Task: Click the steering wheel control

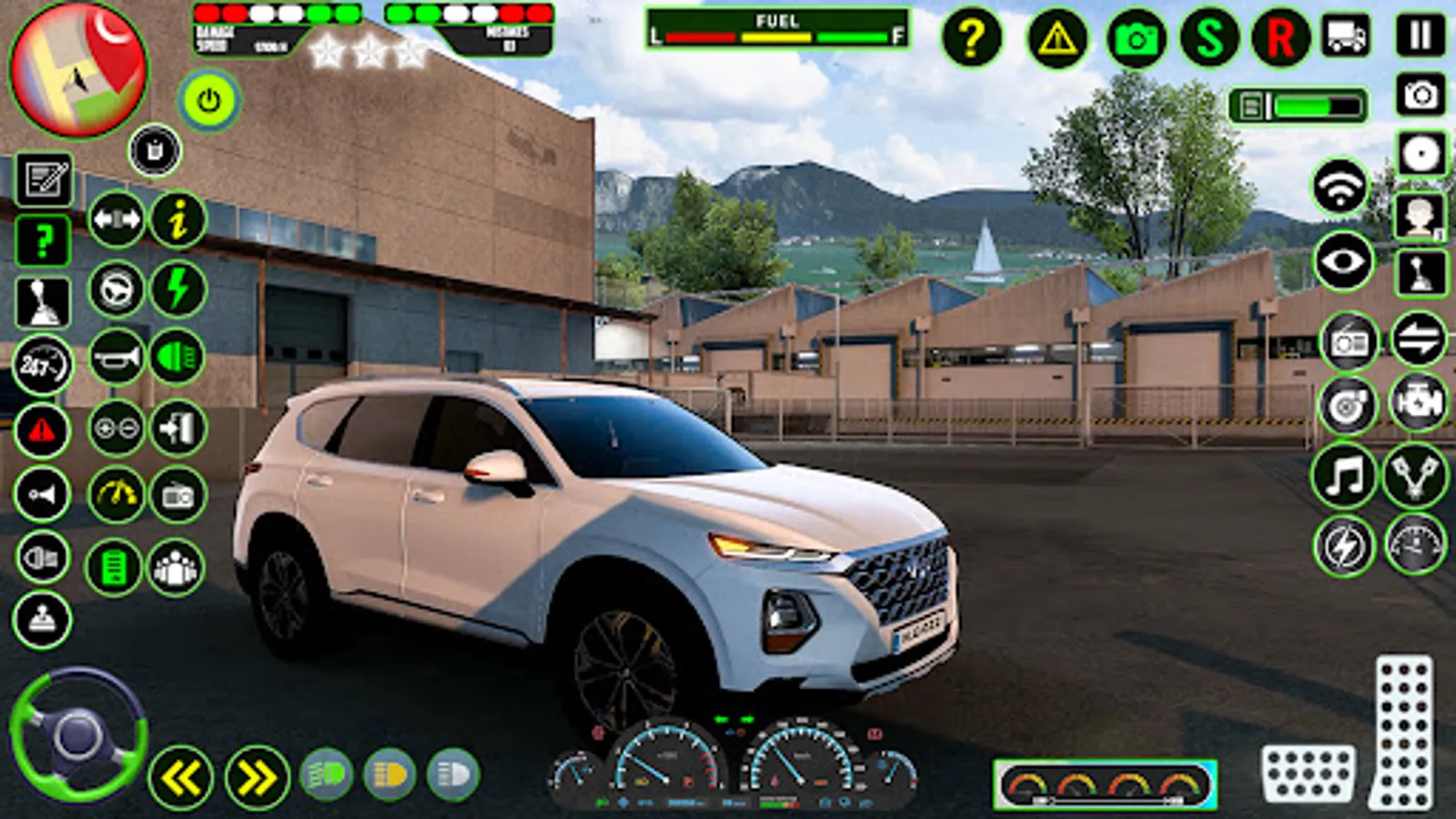Action: click(78, 734)
